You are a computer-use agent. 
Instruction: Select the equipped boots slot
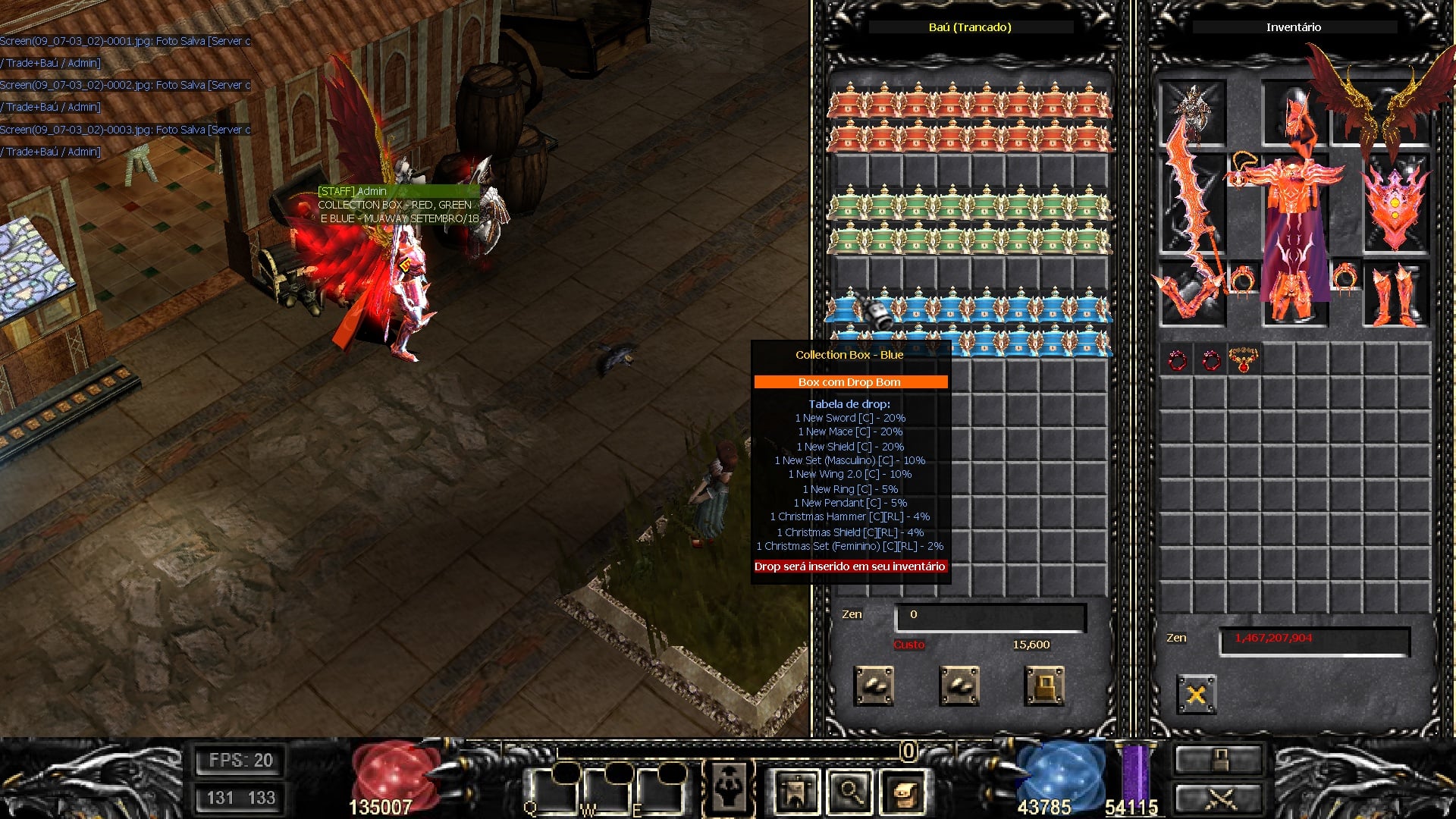[1396, 294]
